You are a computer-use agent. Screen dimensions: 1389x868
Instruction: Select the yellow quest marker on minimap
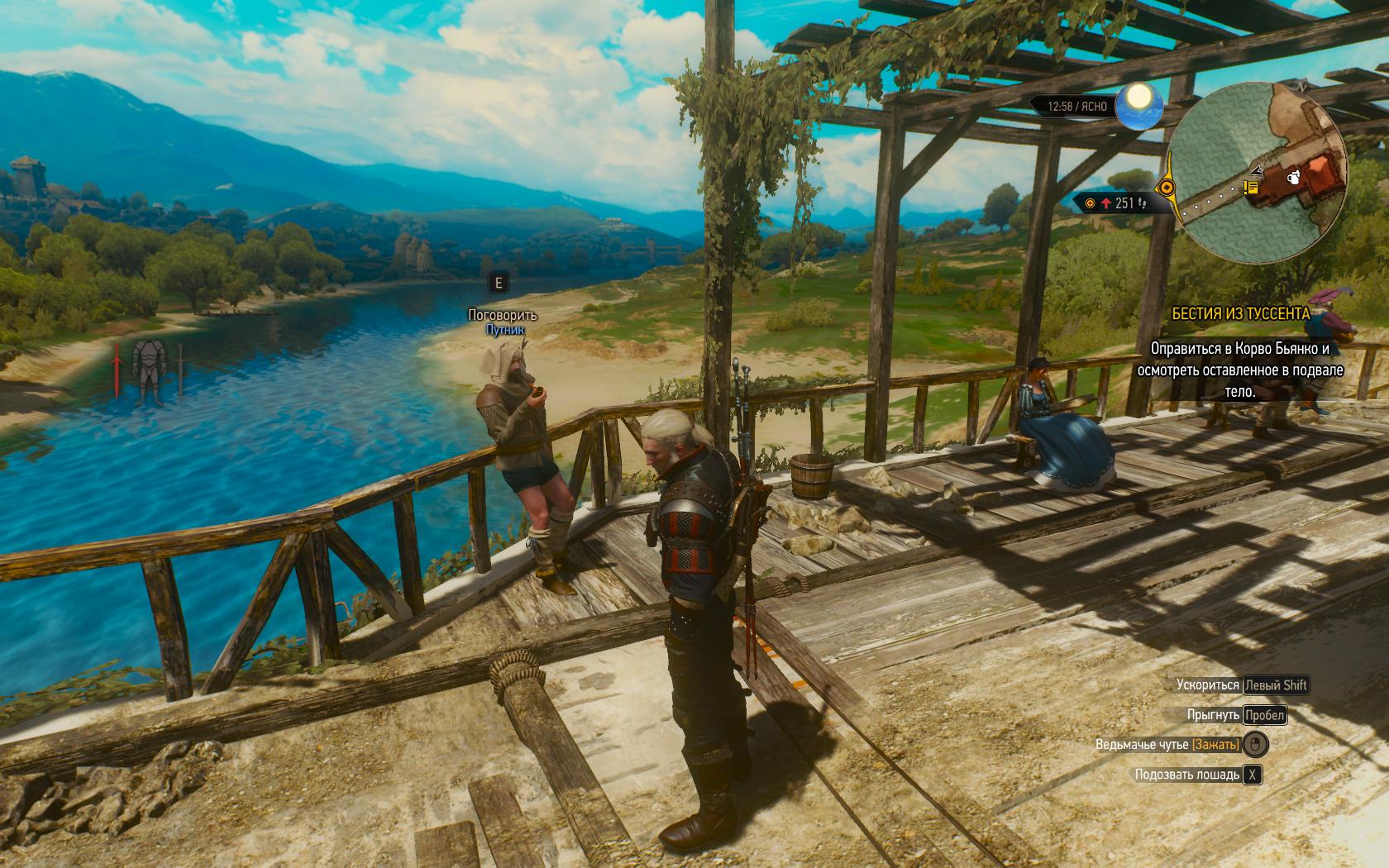[x=1251, y=189]
